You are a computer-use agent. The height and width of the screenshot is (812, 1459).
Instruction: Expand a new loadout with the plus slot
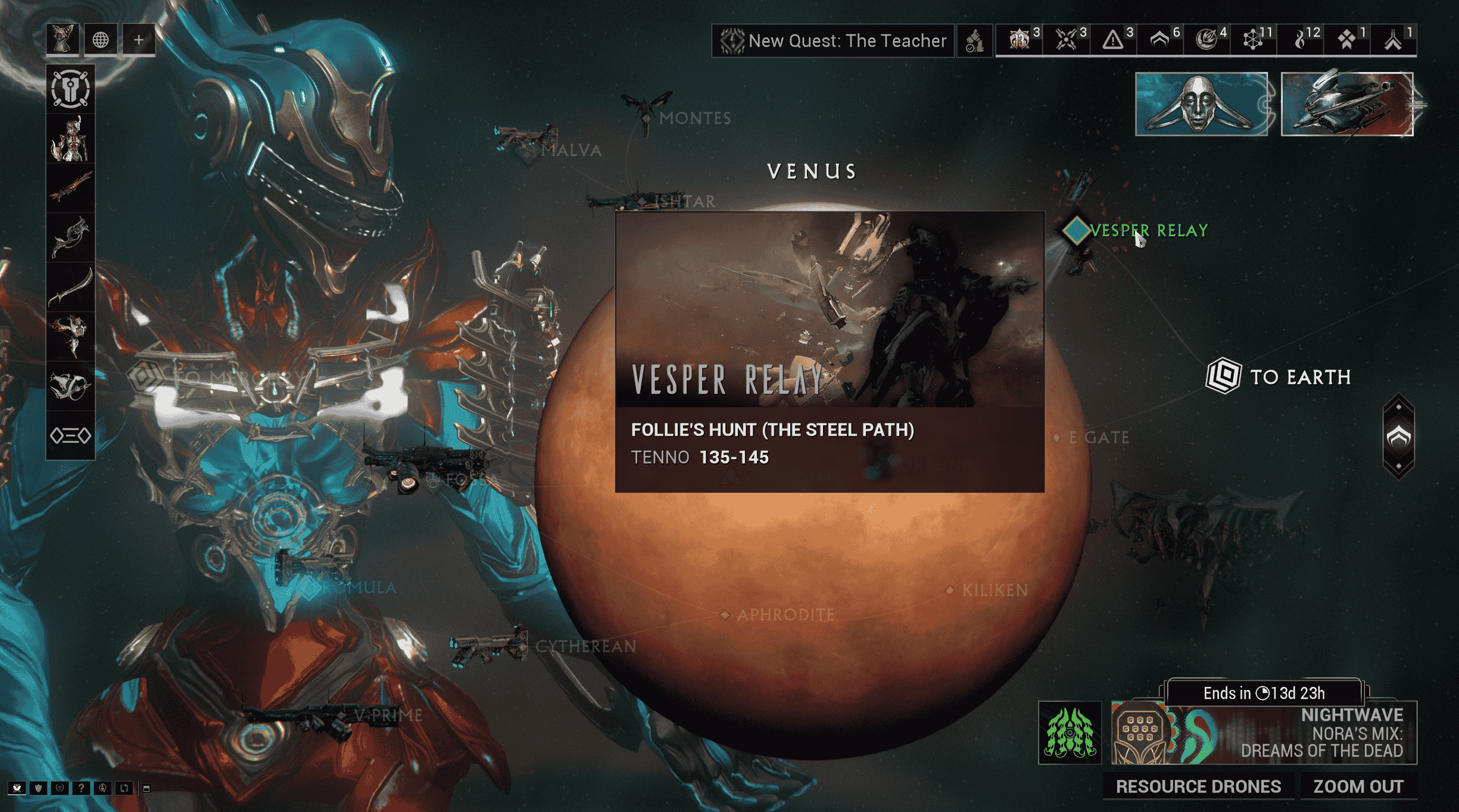(x=138, y=39)
